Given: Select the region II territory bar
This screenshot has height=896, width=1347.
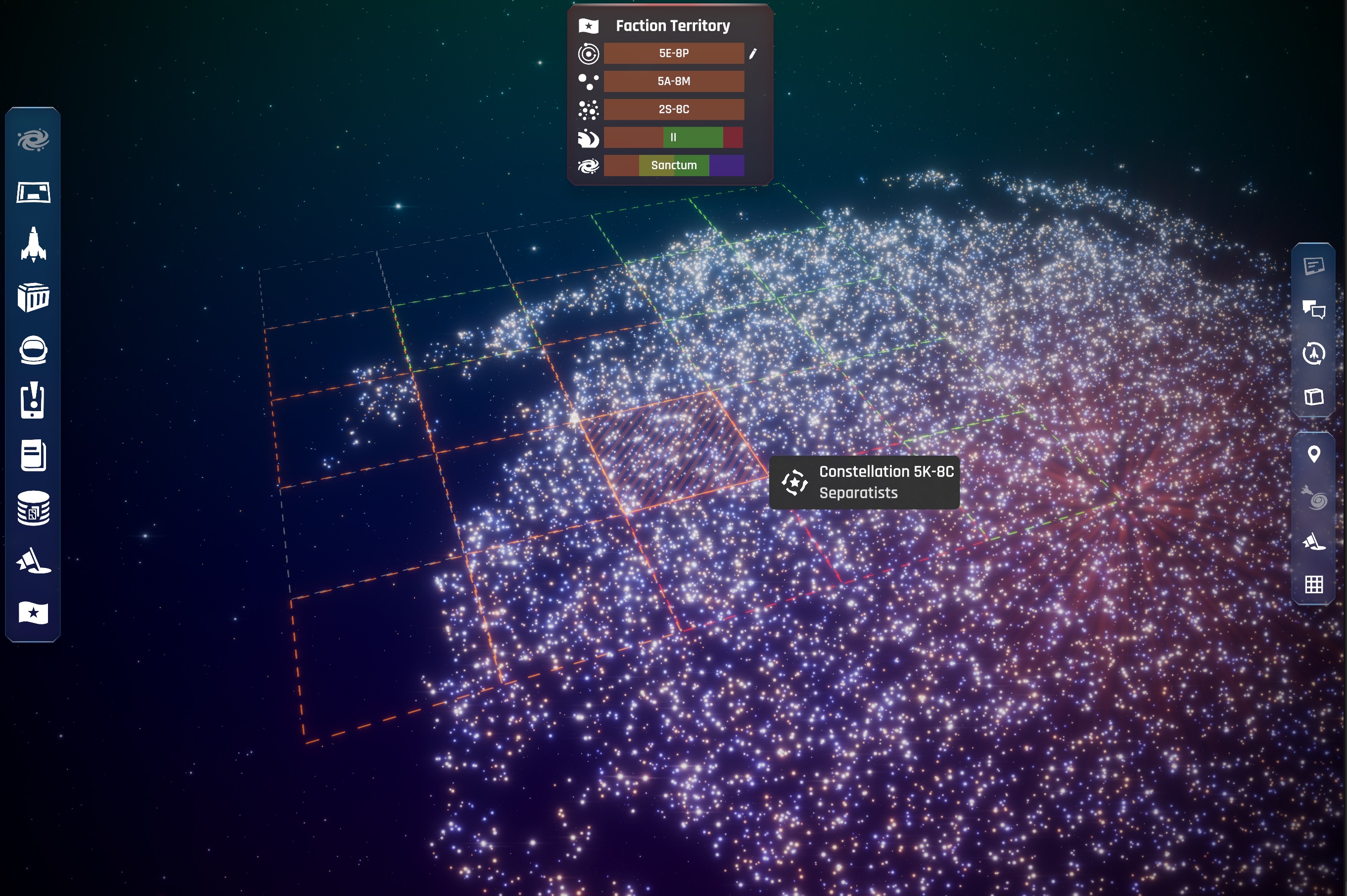Looking at the screenshot, I should 674,137.
